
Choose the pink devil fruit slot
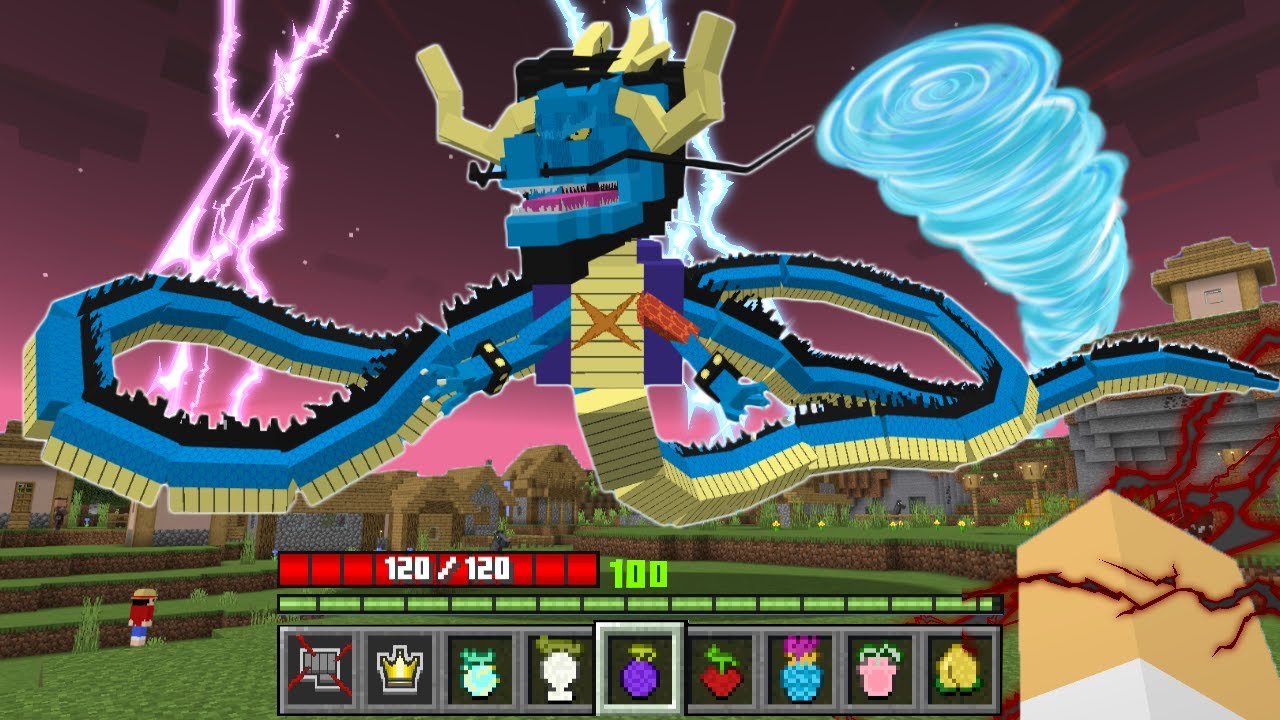pos(879,668)
